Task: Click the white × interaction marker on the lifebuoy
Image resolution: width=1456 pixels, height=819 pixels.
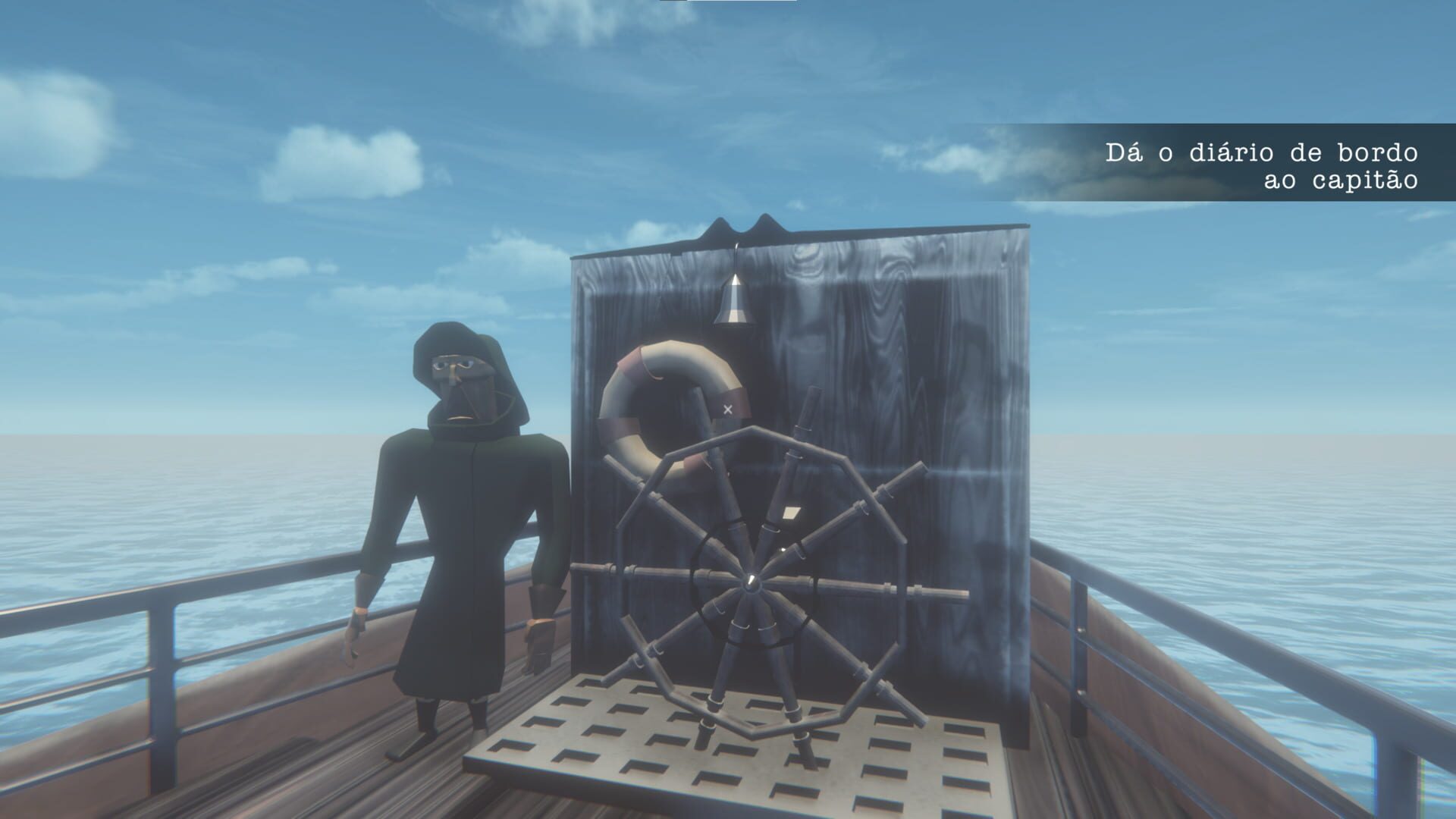Action: [726, 409]
